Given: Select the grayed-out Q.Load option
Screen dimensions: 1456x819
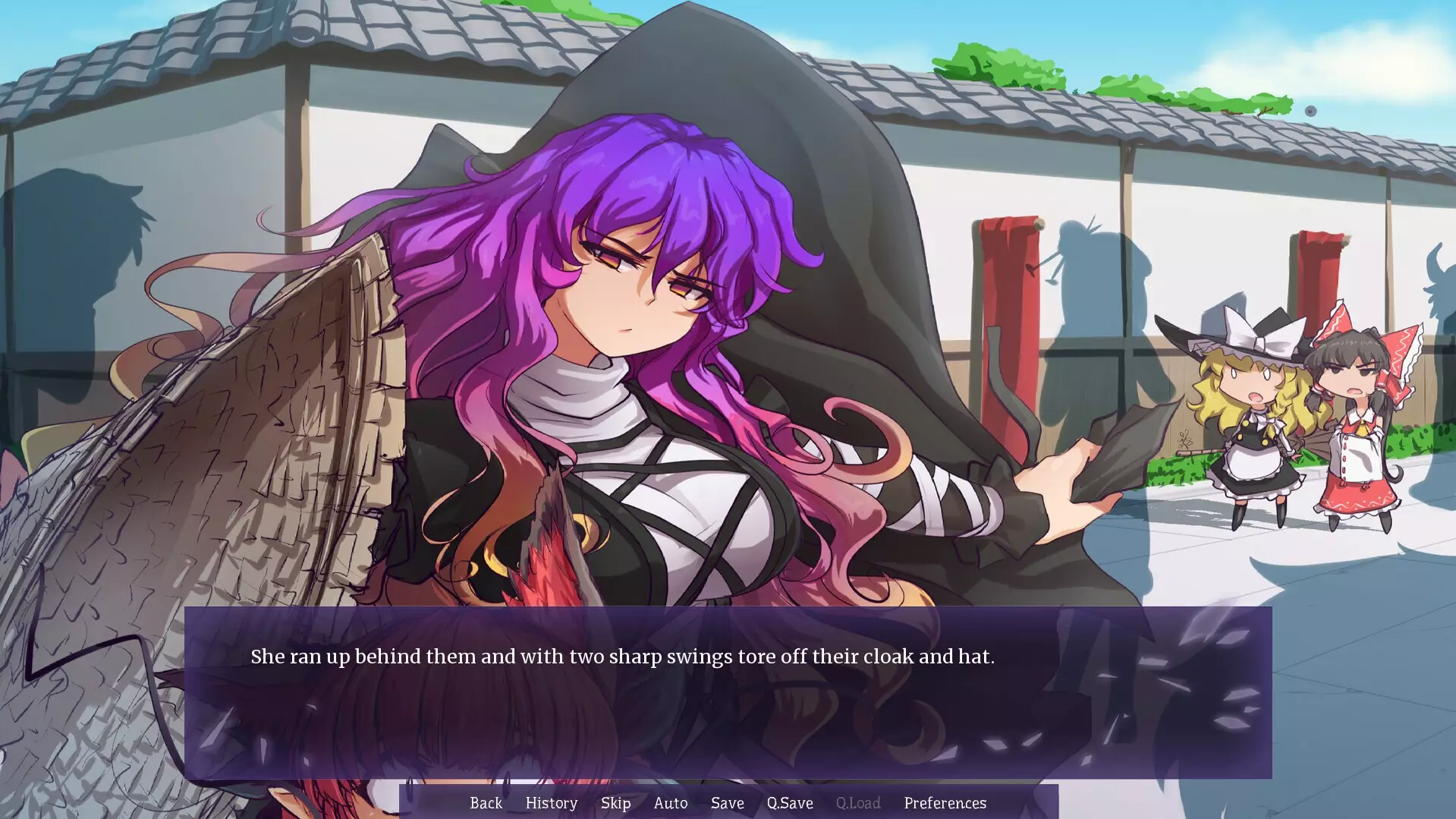Looking at the screenshot, I should tap(857, 803).
